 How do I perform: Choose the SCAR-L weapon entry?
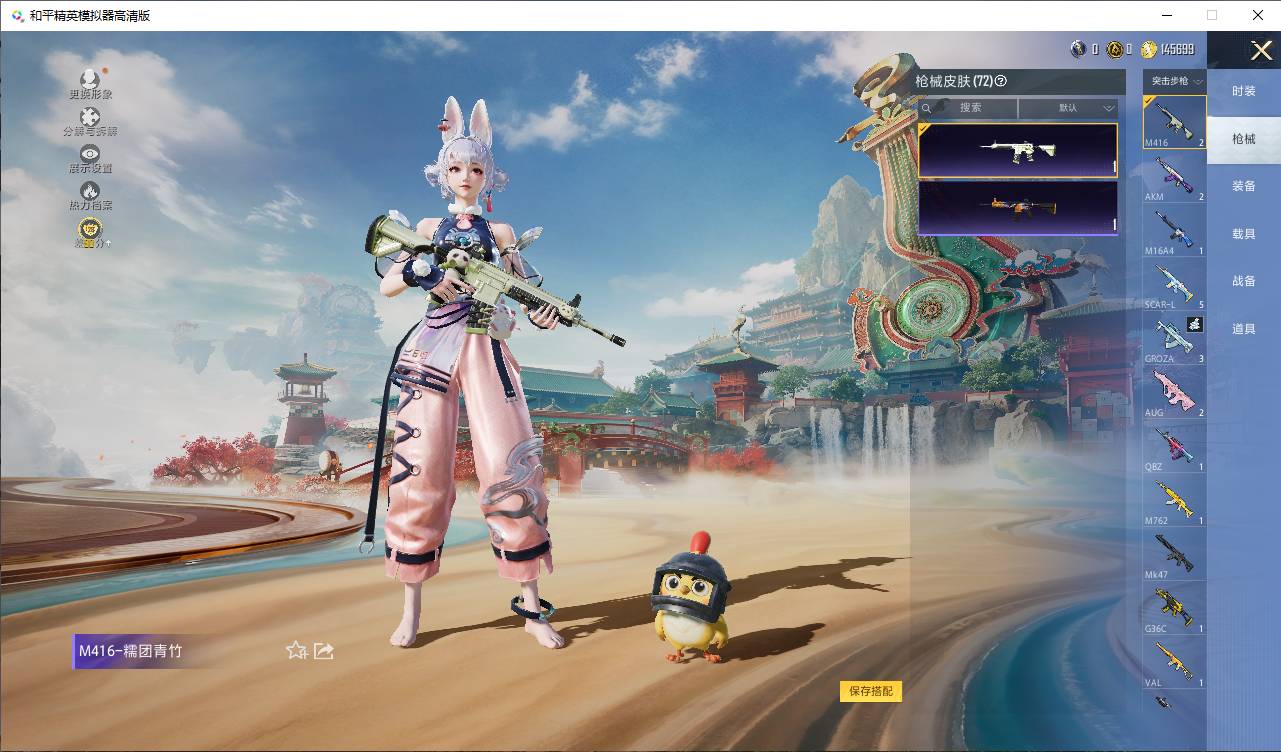click(1174, 285)
